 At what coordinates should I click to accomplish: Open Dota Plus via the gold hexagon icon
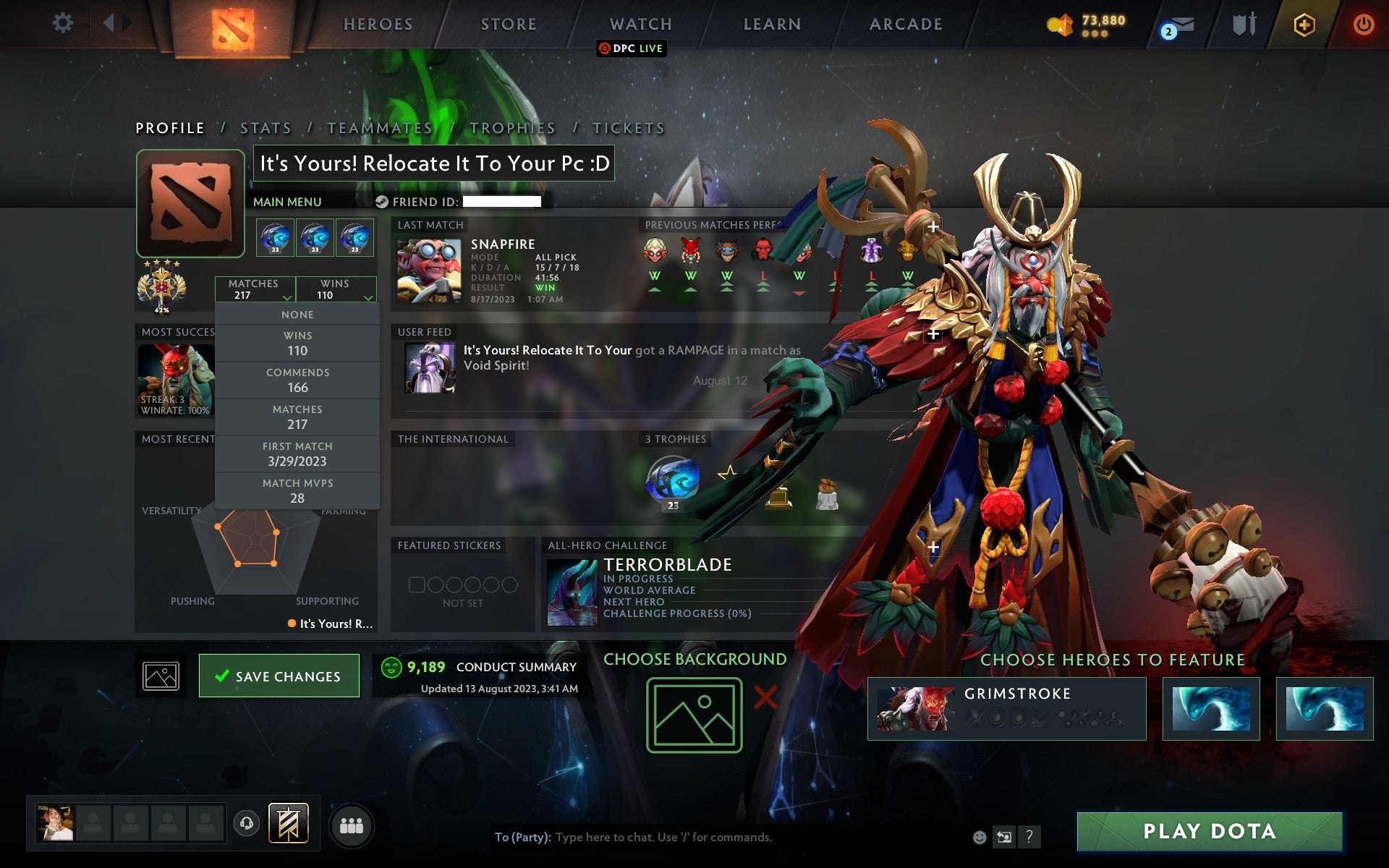pos(1303,24)
